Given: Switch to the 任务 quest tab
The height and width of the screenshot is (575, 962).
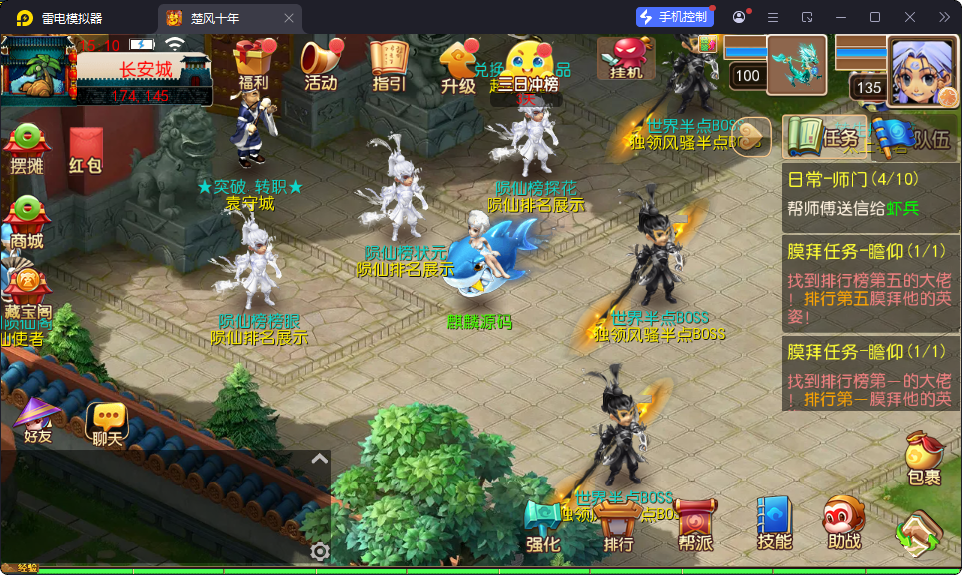Looking at the screenshot, I should (x=822, y=137).
